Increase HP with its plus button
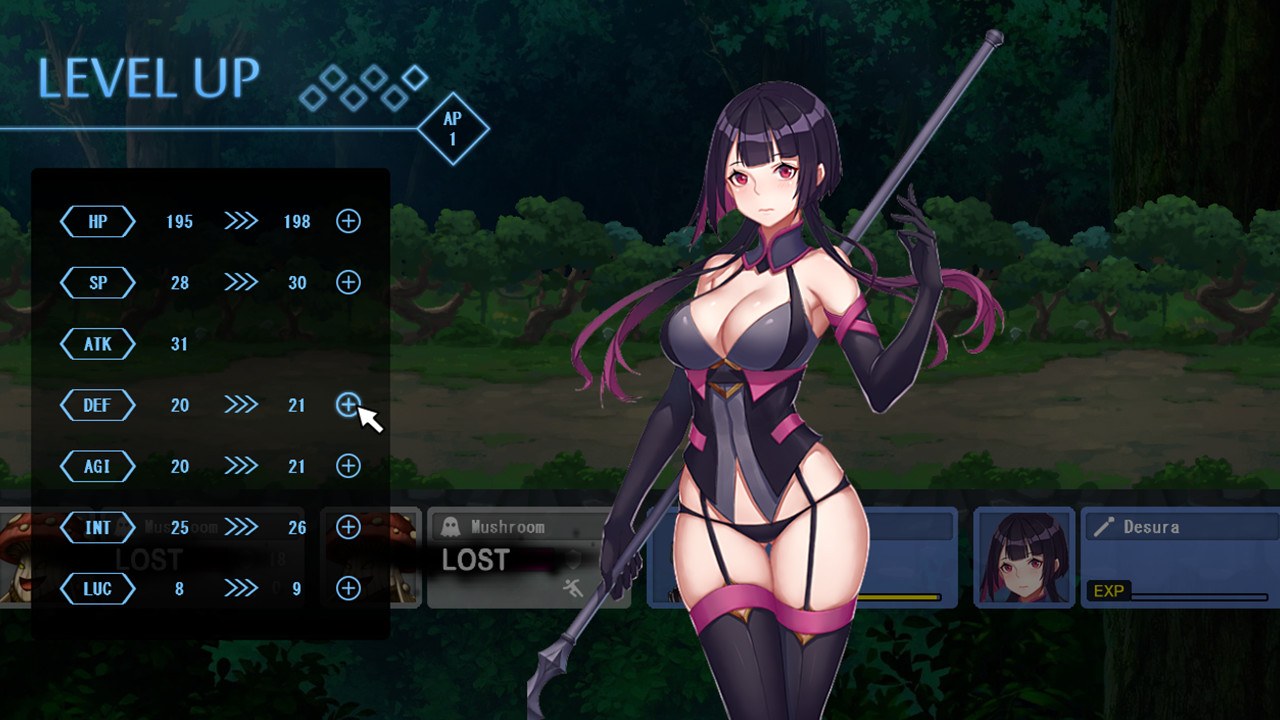The width and height of the screenshot is (1280, 720). (347, 221)
